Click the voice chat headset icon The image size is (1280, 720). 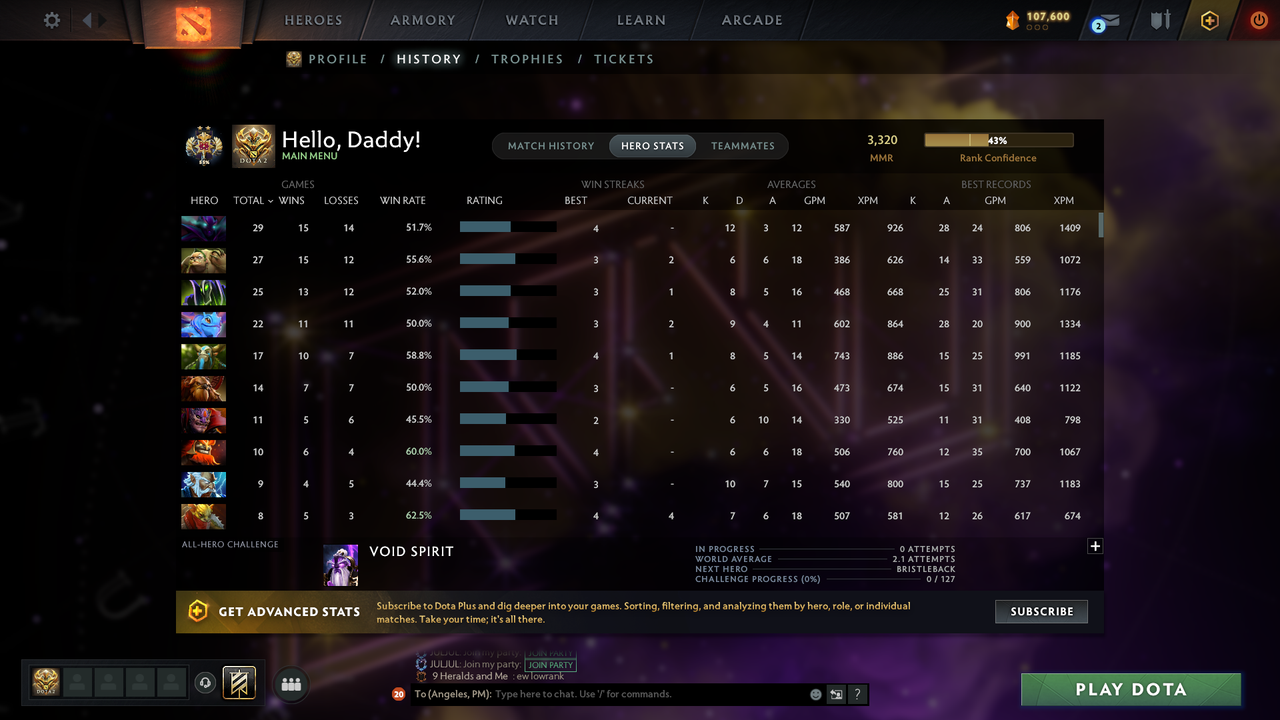[x=206, y=683]
